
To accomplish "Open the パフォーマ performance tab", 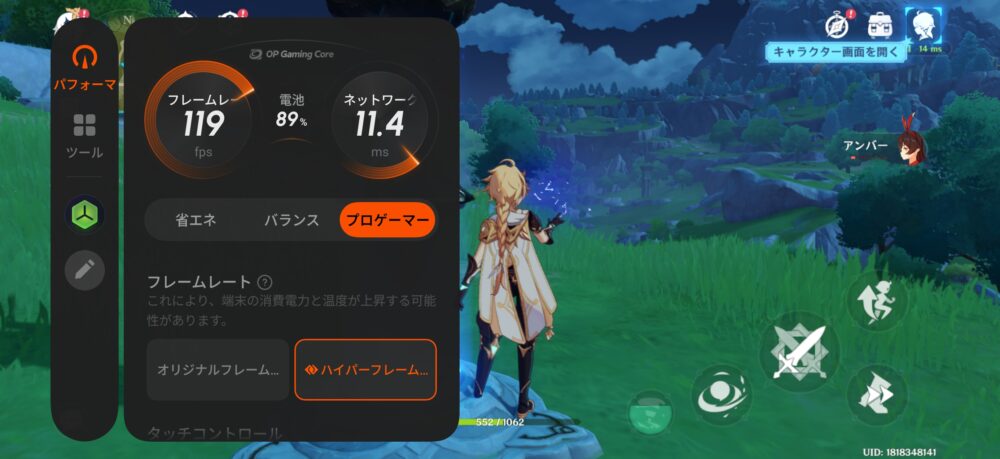I will click(84, 68).
